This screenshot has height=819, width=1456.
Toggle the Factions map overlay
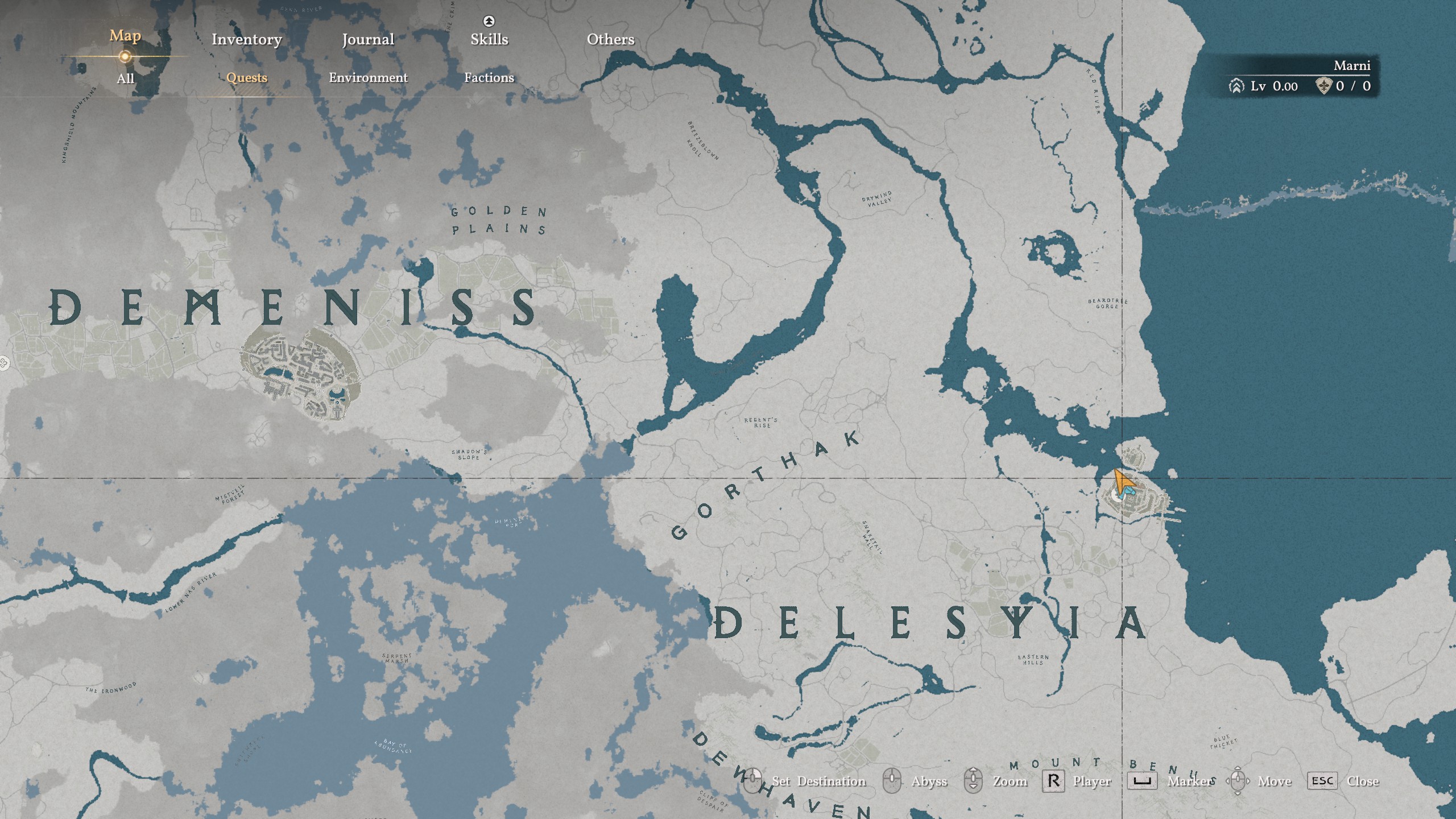point(490,77)
